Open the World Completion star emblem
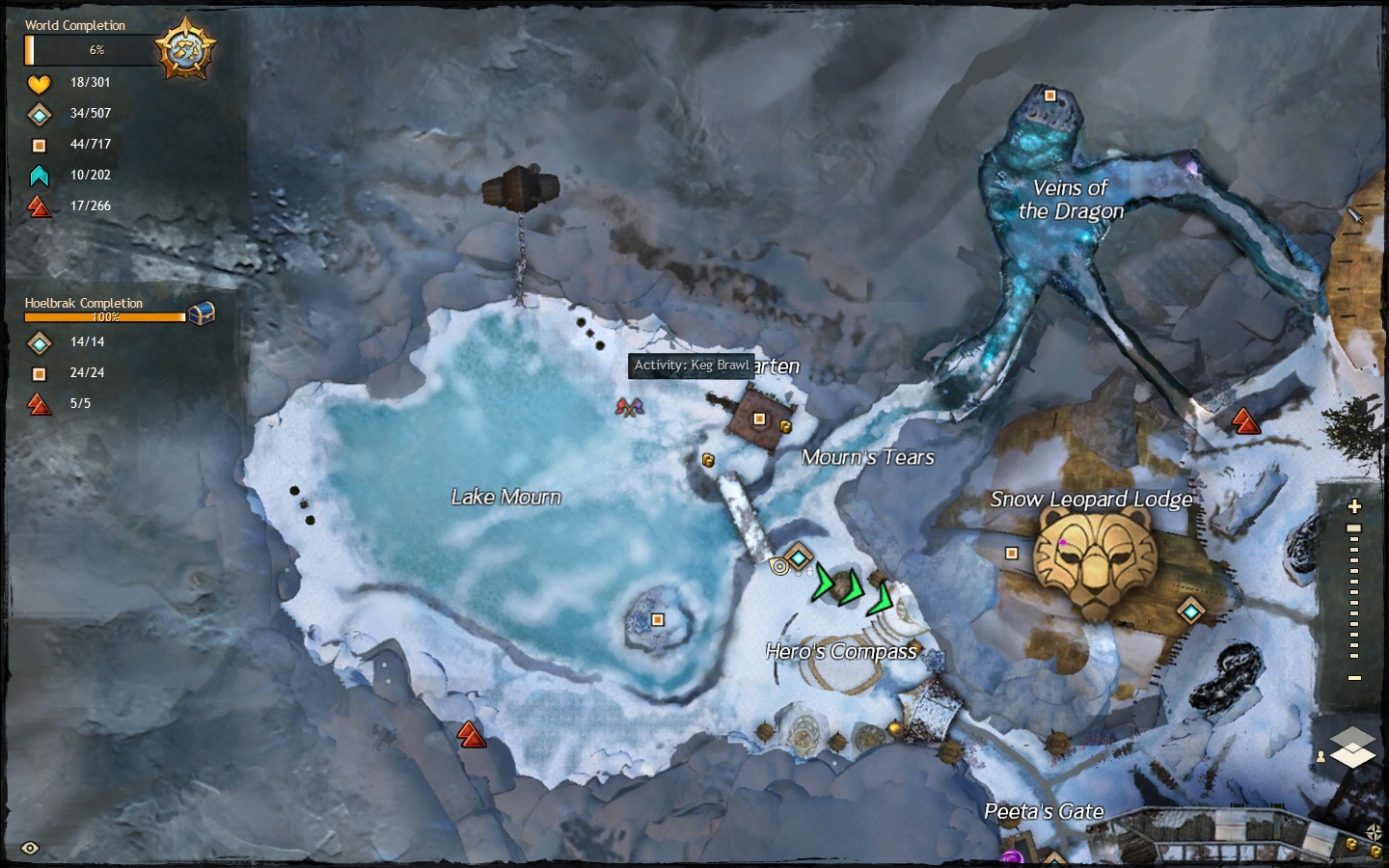This screenshot has height=868, width=1389. tap(184, 47)
